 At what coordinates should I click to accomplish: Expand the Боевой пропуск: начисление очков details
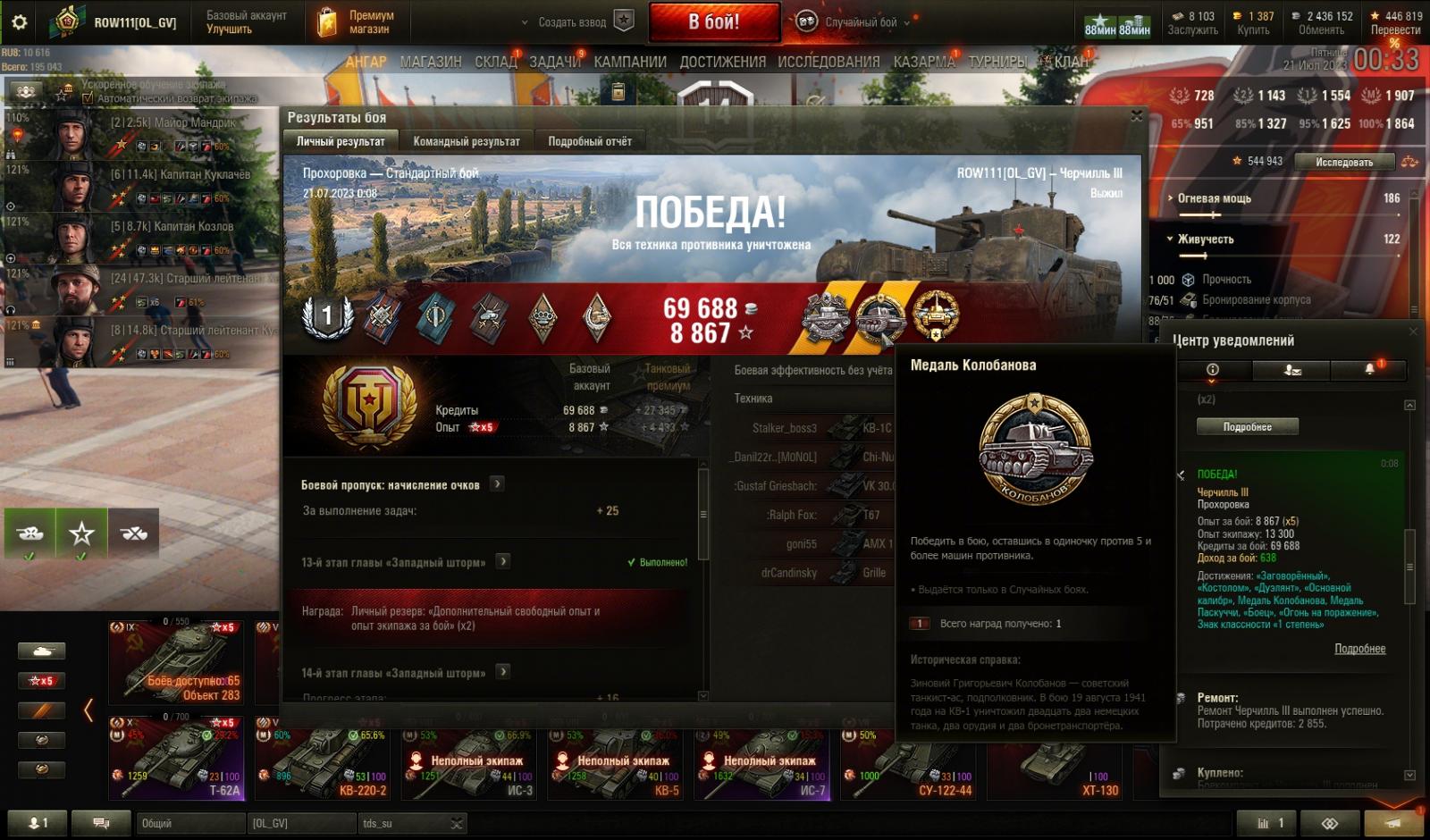498,484
